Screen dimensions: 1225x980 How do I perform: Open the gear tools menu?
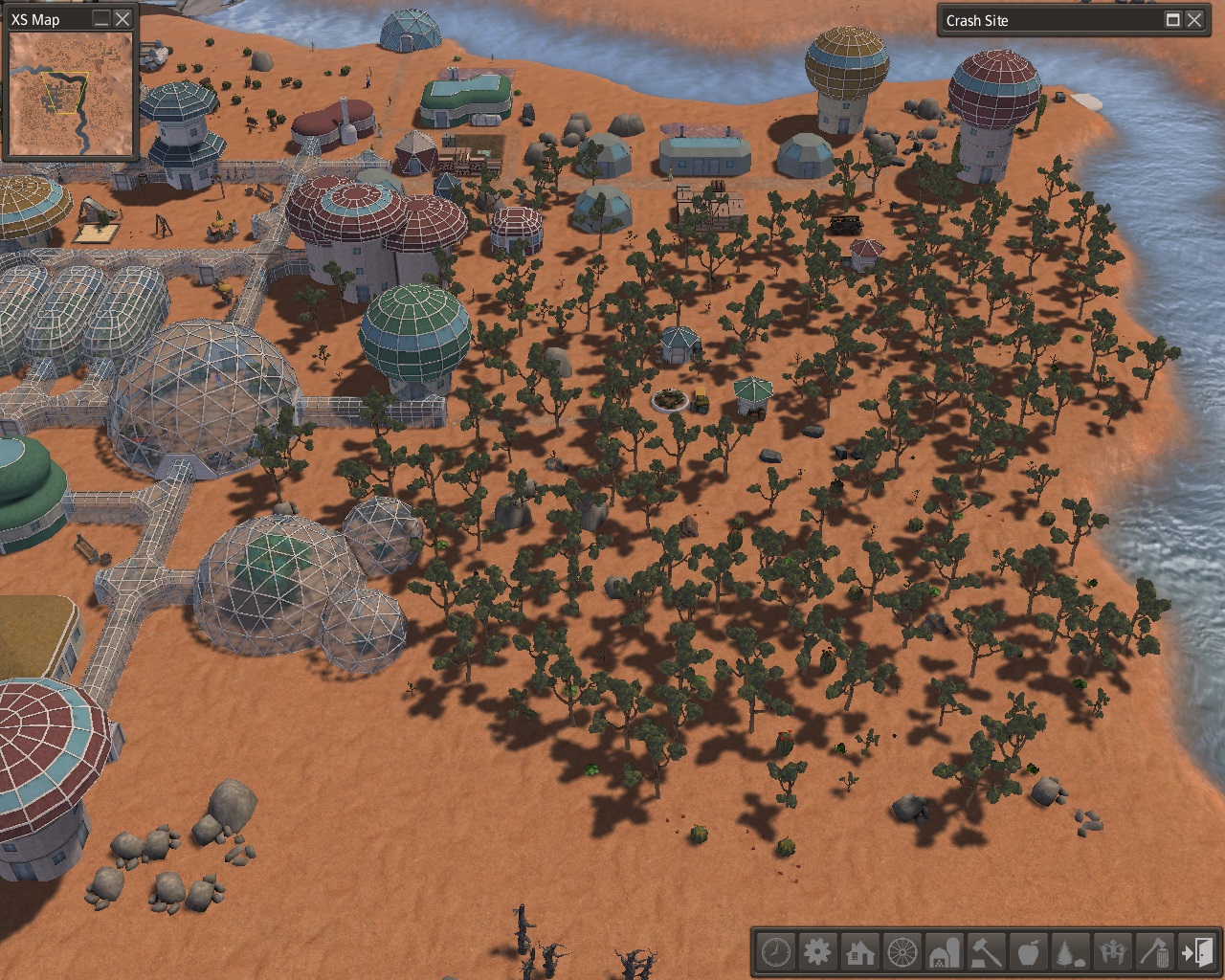click(x=817, y=952)
